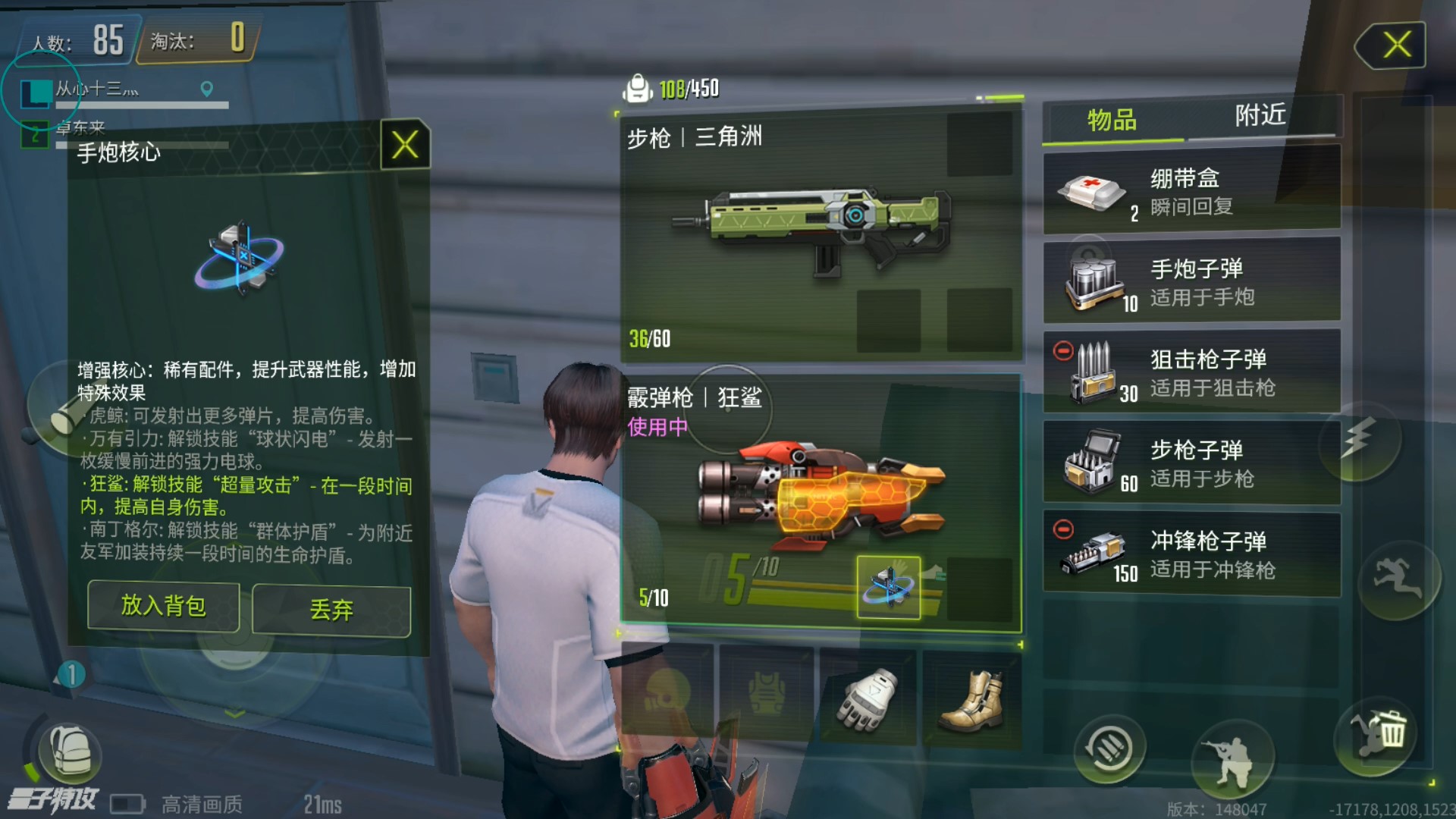Select the 手炮子弹 ammo row
The image size is (1456, 819).
coord(1191,281)
